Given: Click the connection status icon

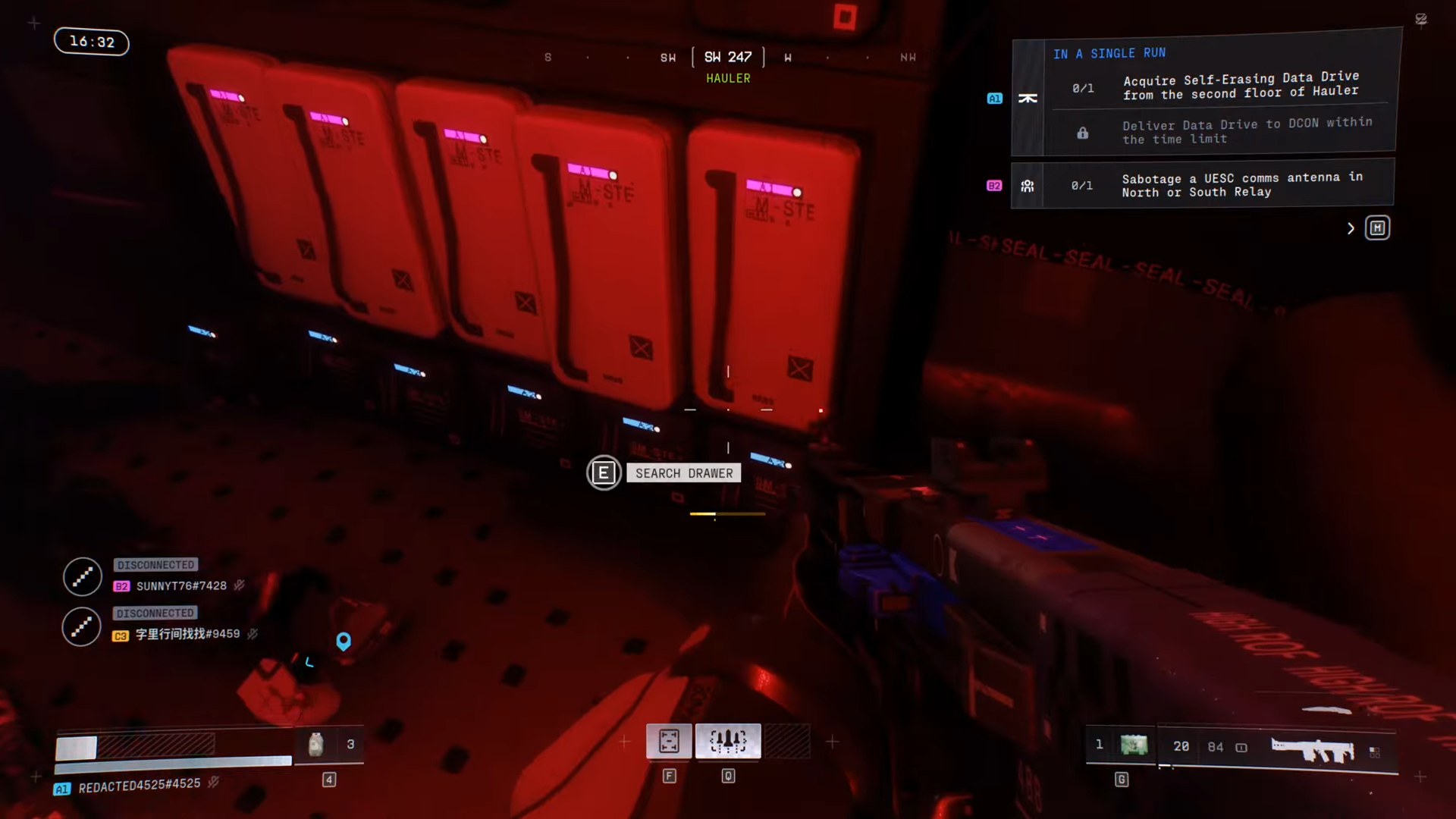Looking at the screenshot, I should tap(1421, 20).
